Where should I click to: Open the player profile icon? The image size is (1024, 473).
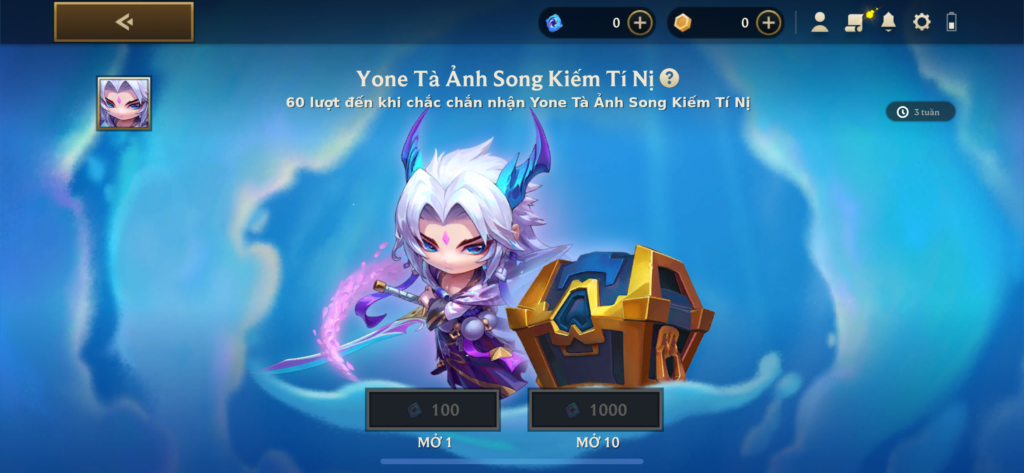[x=820, y=22]
